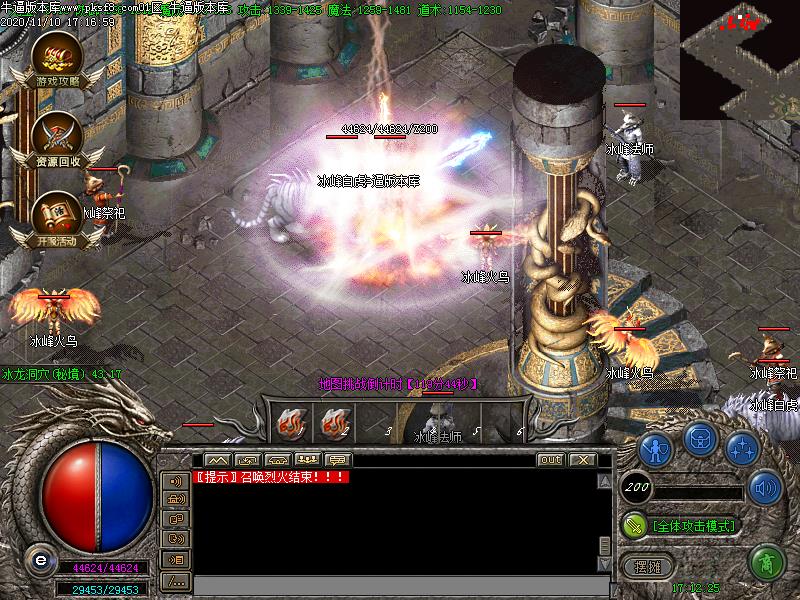Click the chat panel's out button
The height and width of the screenshot is (600, 800).
550,460
